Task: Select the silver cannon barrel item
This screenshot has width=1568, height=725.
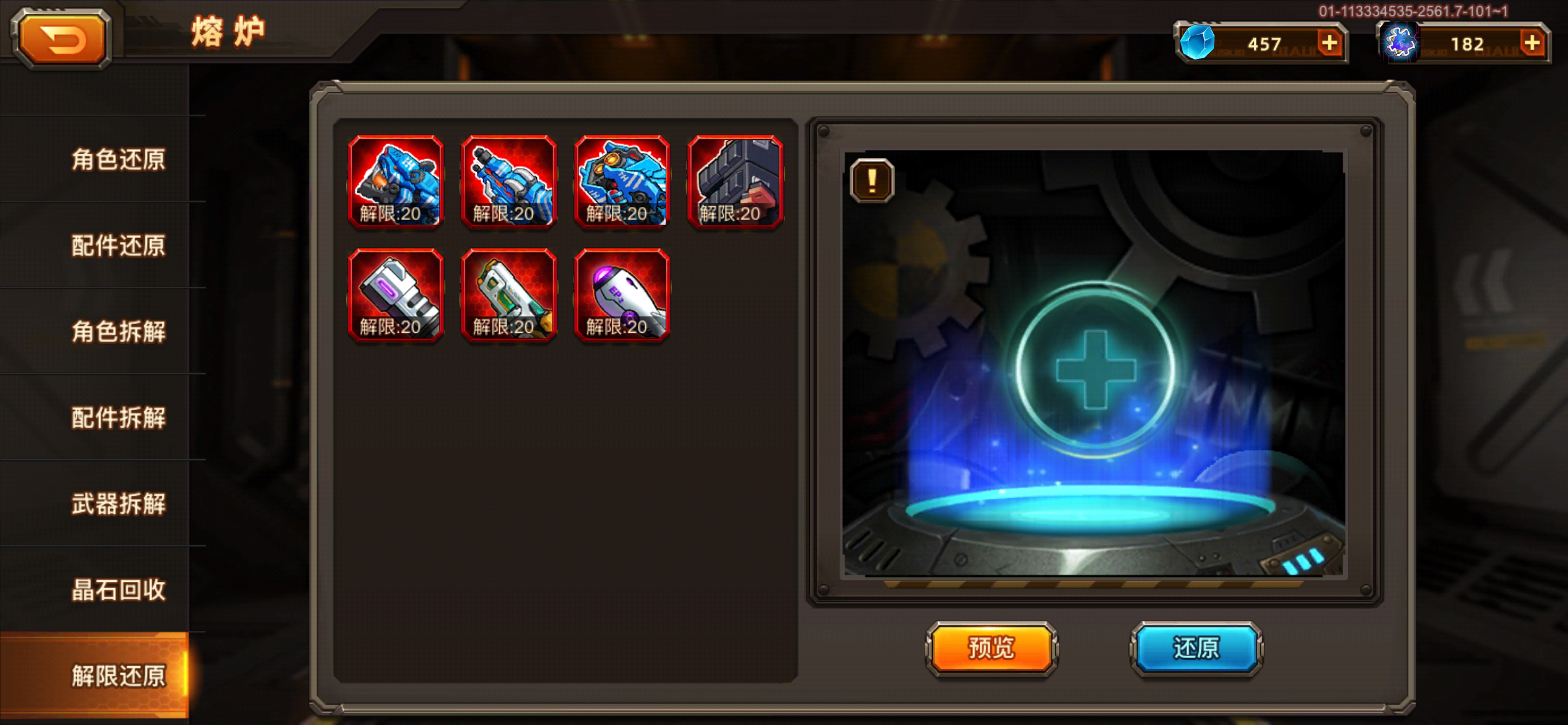Action: [396, 296]
